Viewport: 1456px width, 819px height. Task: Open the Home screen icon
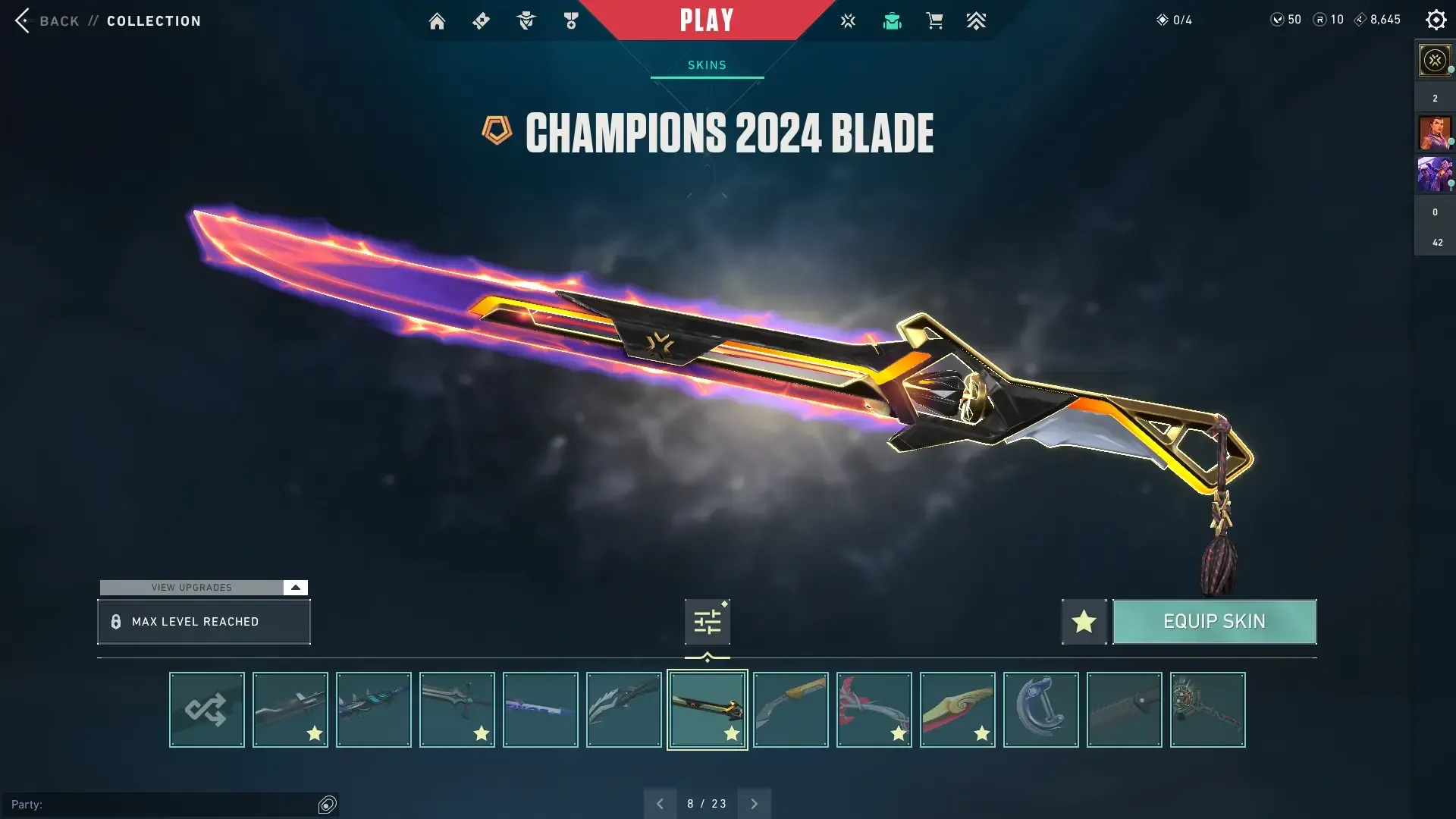pos(437,20)
